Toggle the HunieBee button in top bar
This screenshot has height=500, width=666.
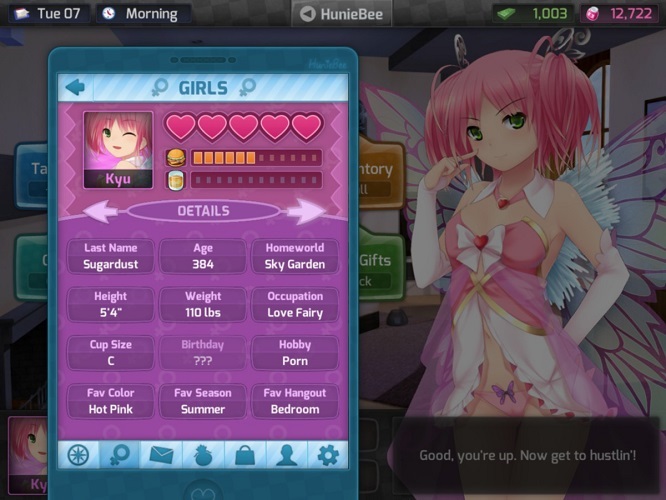[x=341, y=14]
